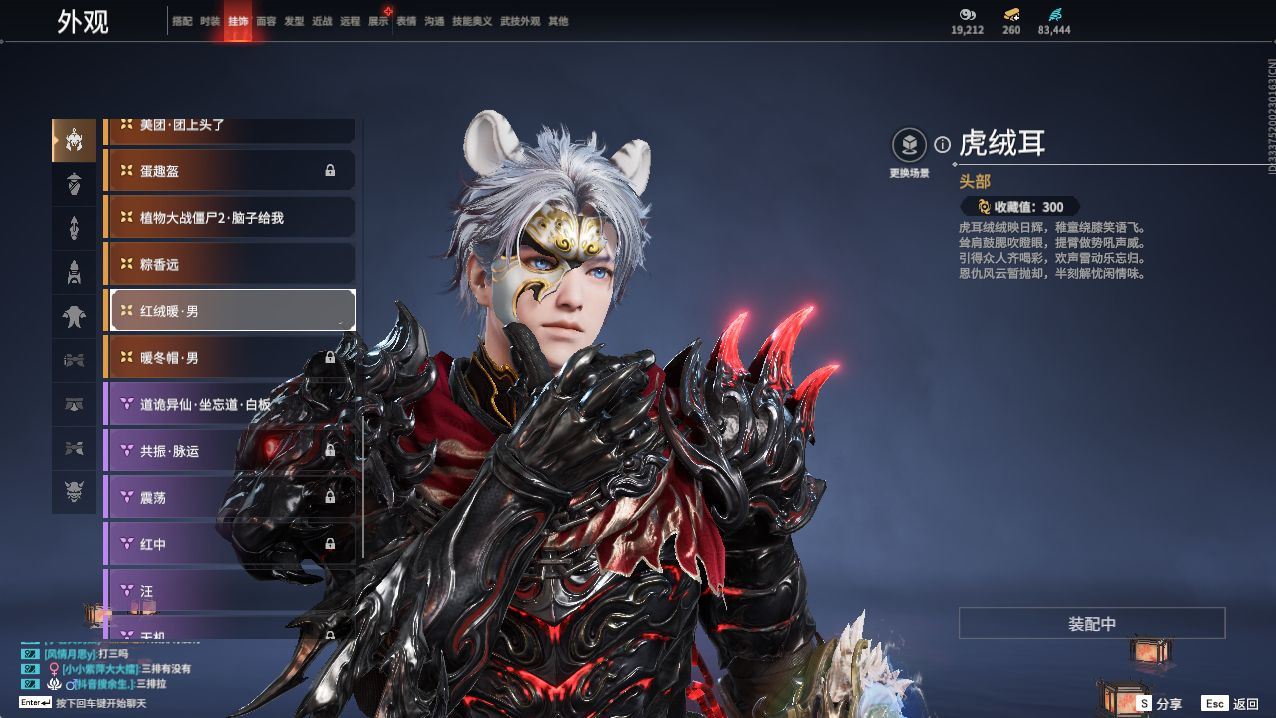The image size is (1276, 718).
Task: Choose 植物大战僵尸2·脑子给我 from the list
Action: pyautogui.click(x=229, y=217)
